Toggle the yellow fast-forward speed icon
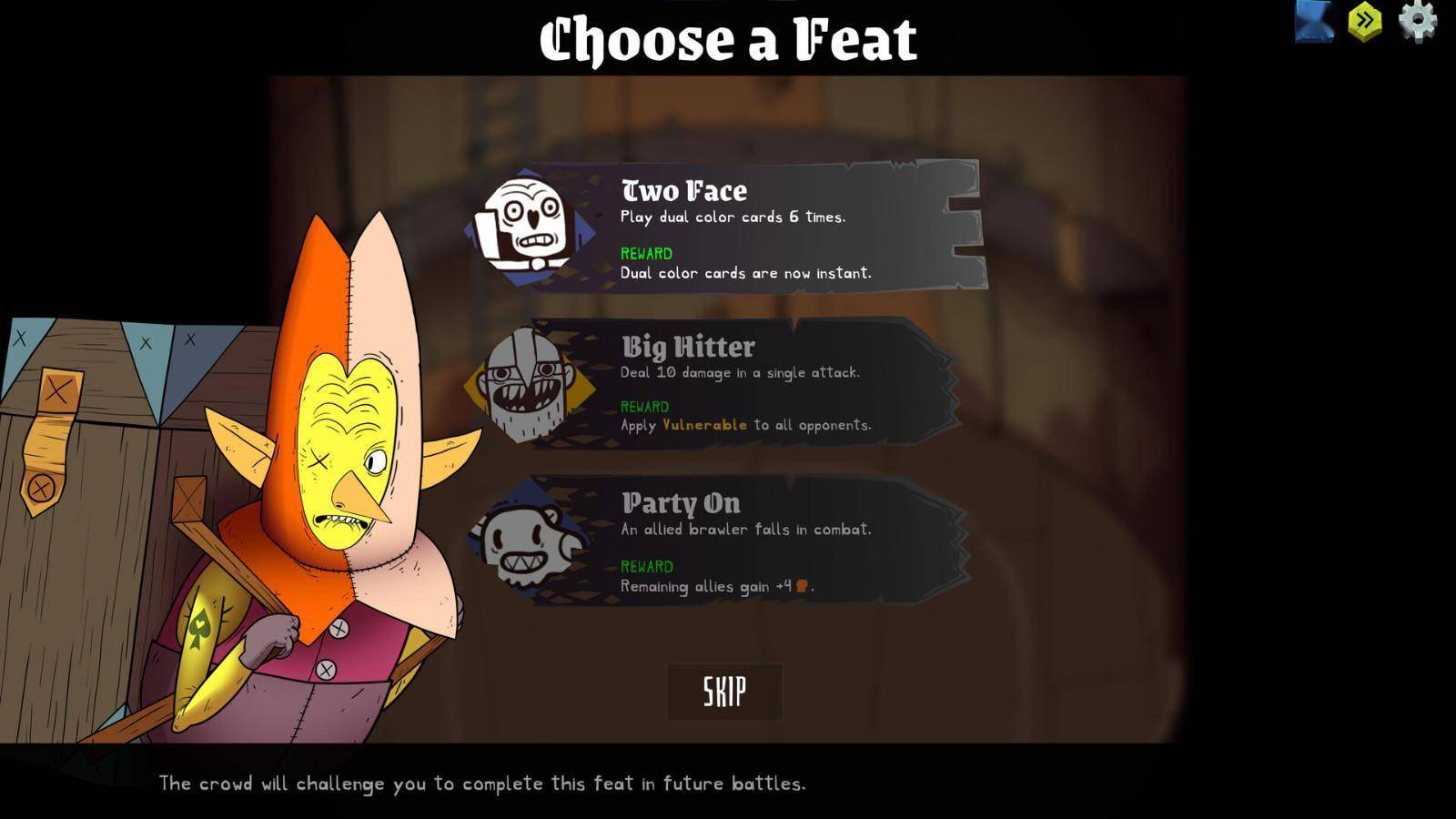 click(x=1365, y=20)
